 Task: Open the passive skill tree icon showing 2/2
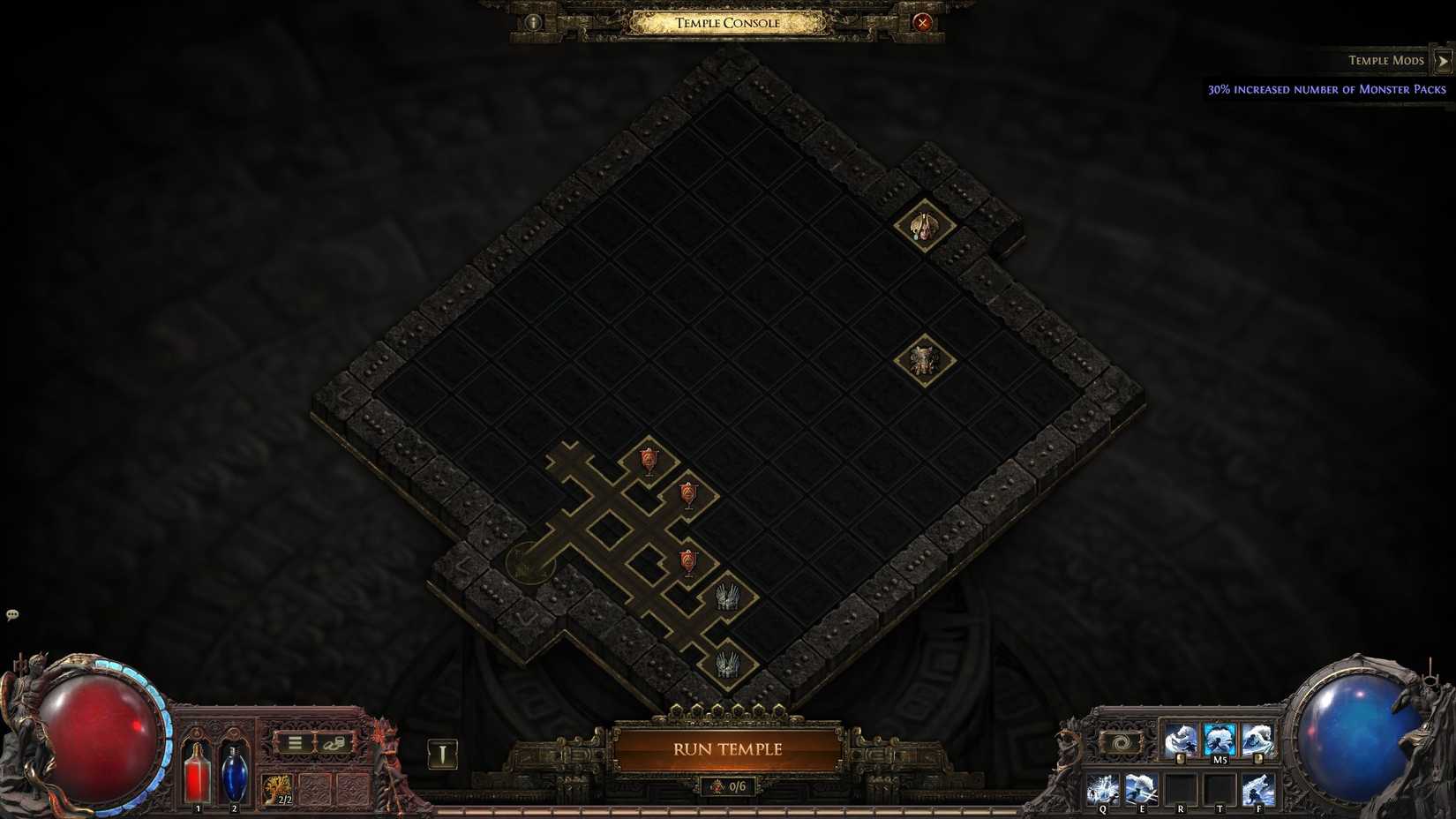277,786
